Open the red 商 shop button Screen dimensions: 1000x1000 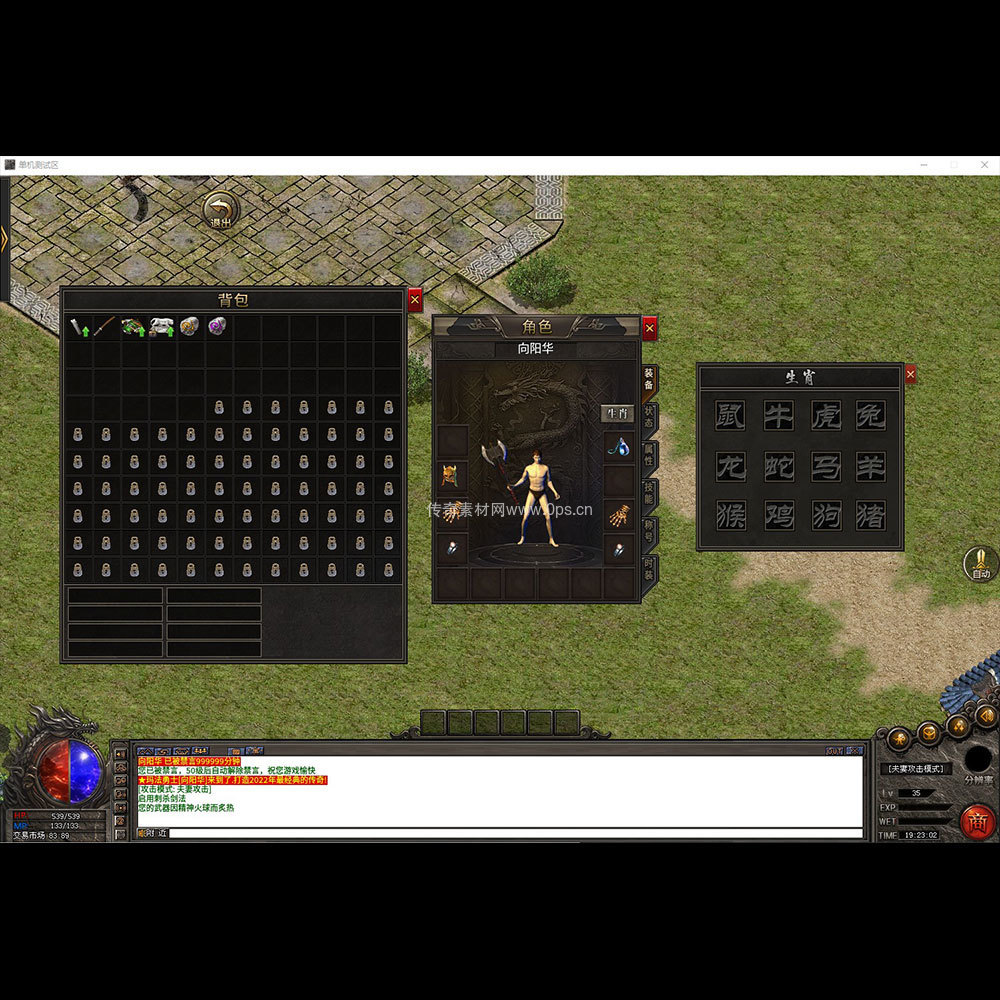(x=977, y=821)
